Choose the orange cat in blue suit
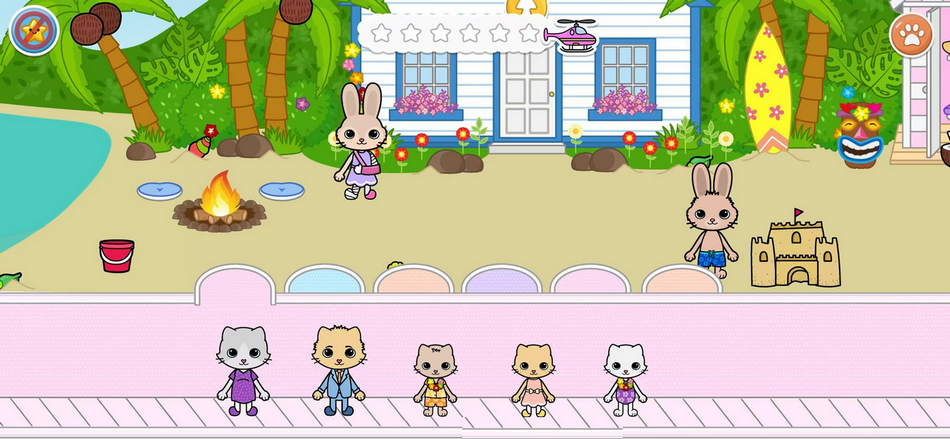 pyautogui.click(x=338, y=370)
